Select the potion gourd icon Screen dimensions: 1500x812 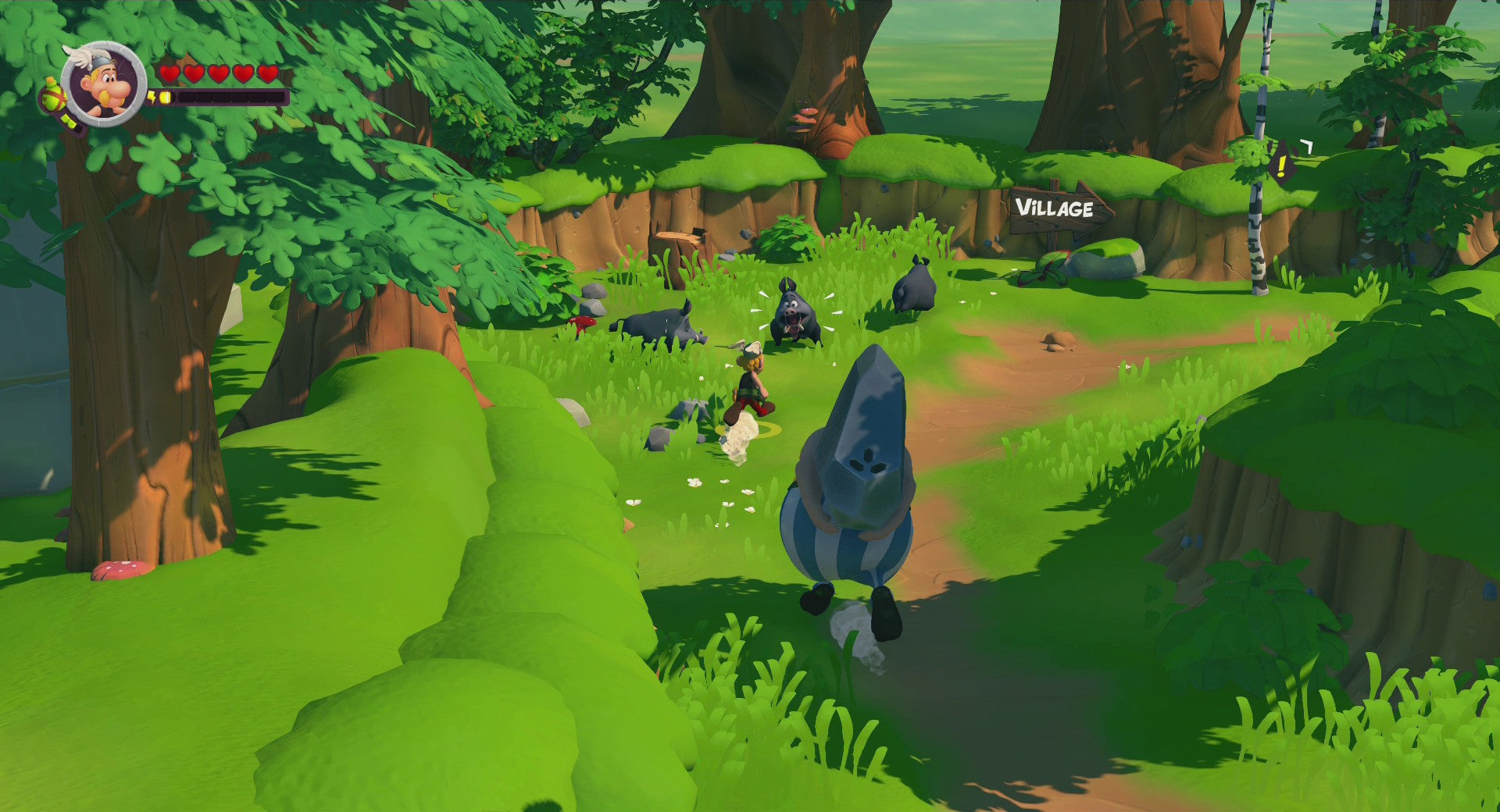tap(52, 98)
